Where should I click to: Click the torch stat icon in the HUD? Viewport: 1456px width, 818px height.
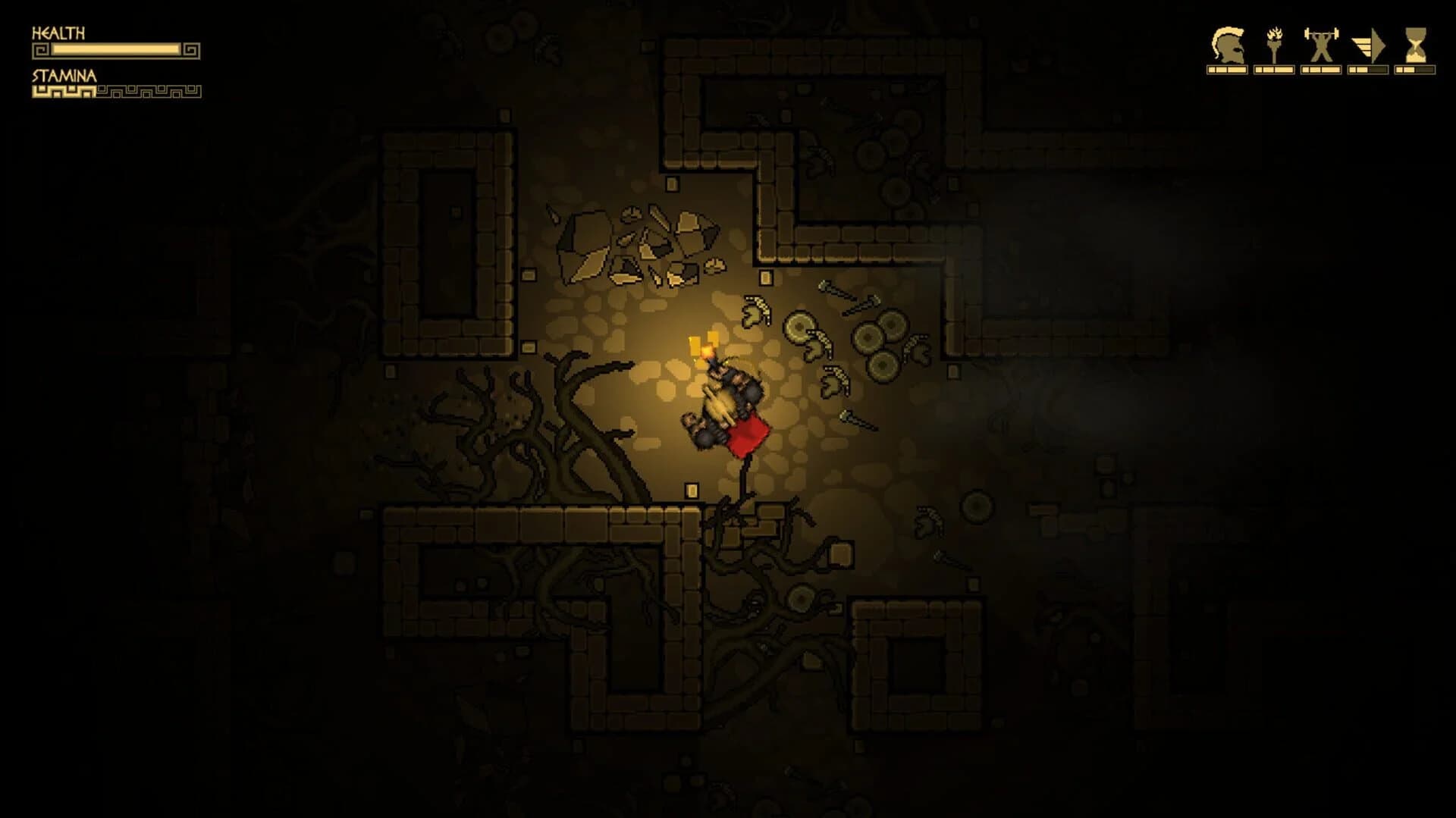tap(1275, 45)
